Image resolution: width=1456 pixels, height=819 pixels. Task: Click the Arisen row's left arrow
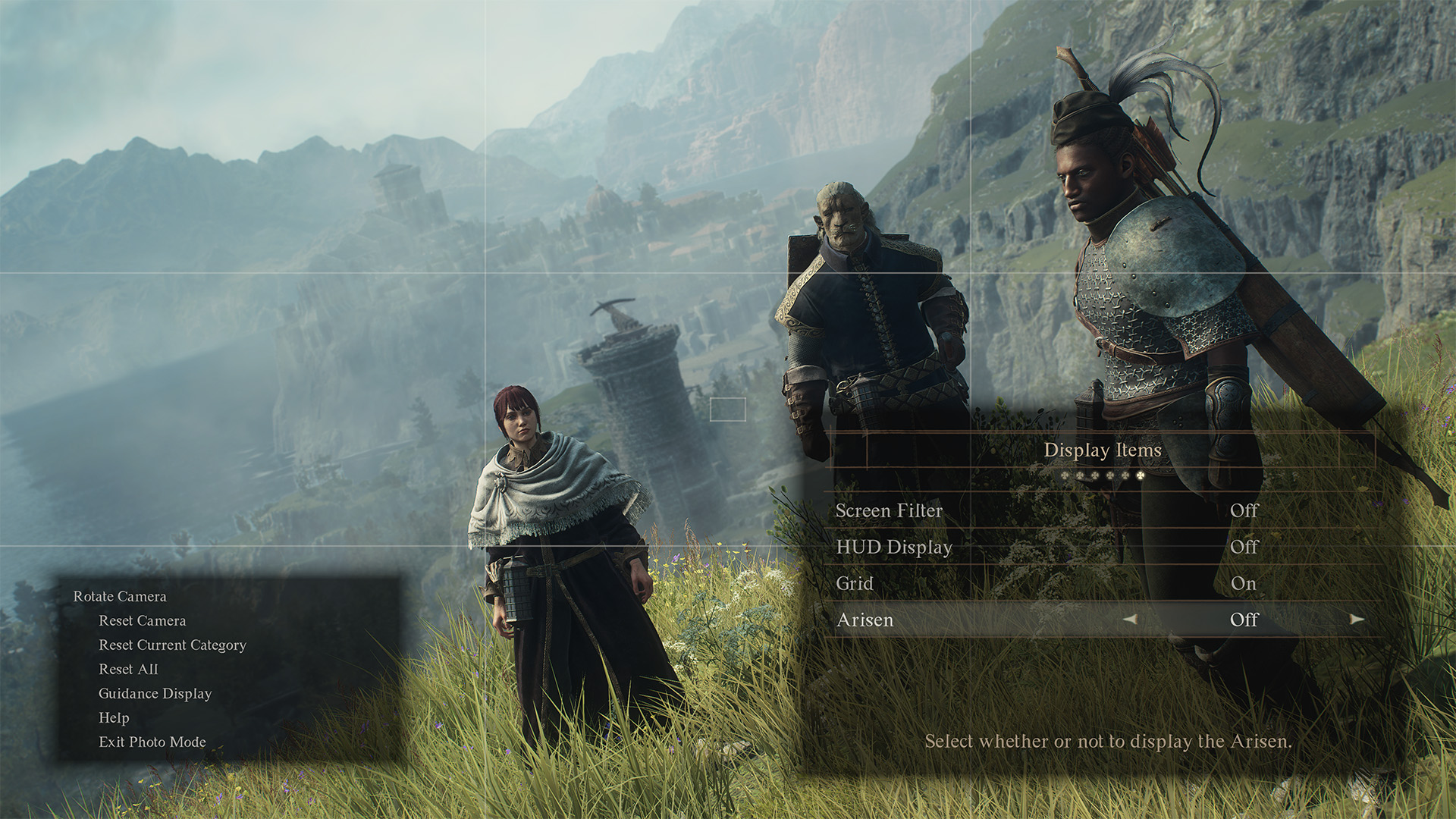tap(1130, 620)
